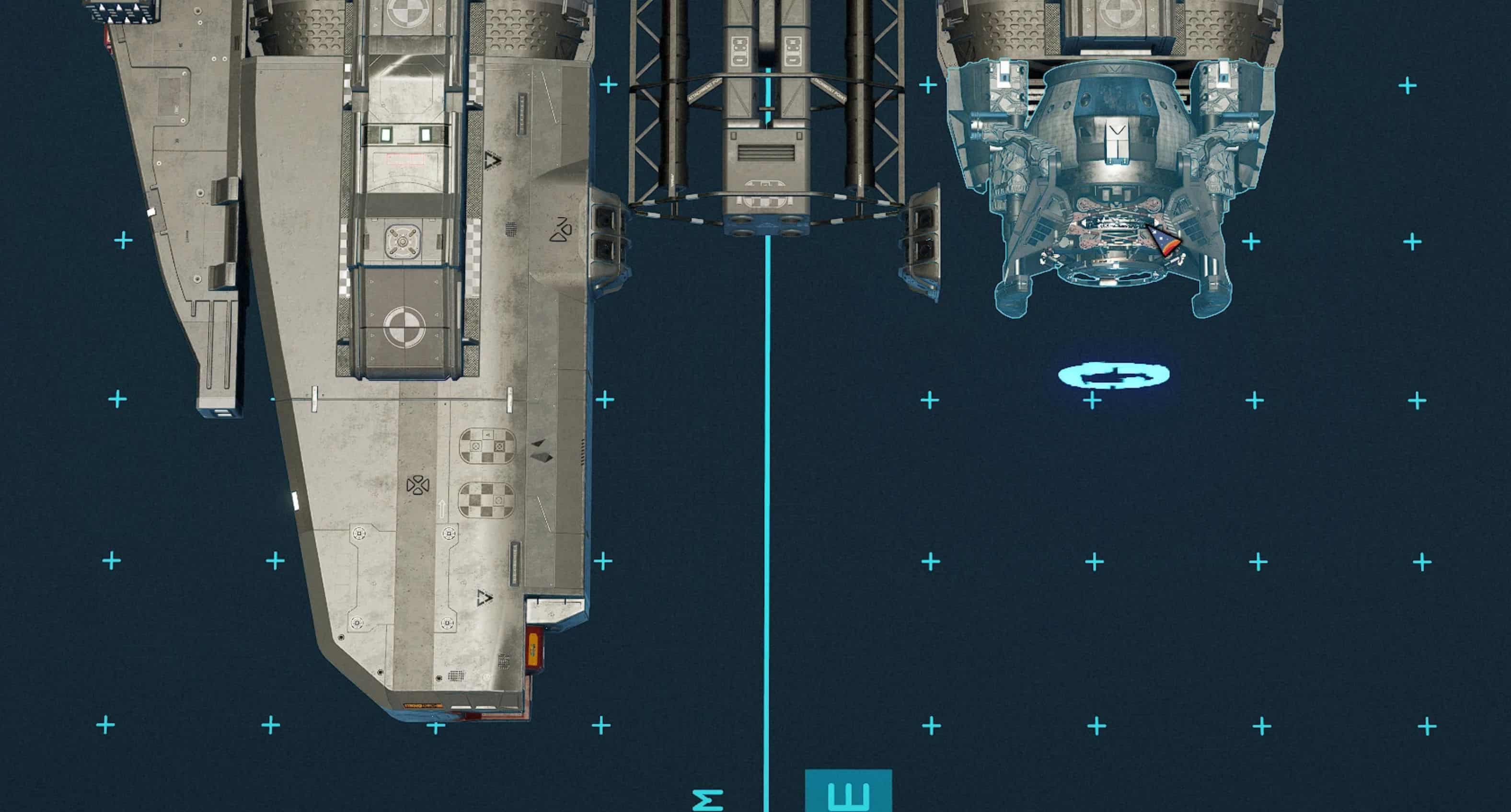Select the central lattice truss module

(x=765, y=117)
